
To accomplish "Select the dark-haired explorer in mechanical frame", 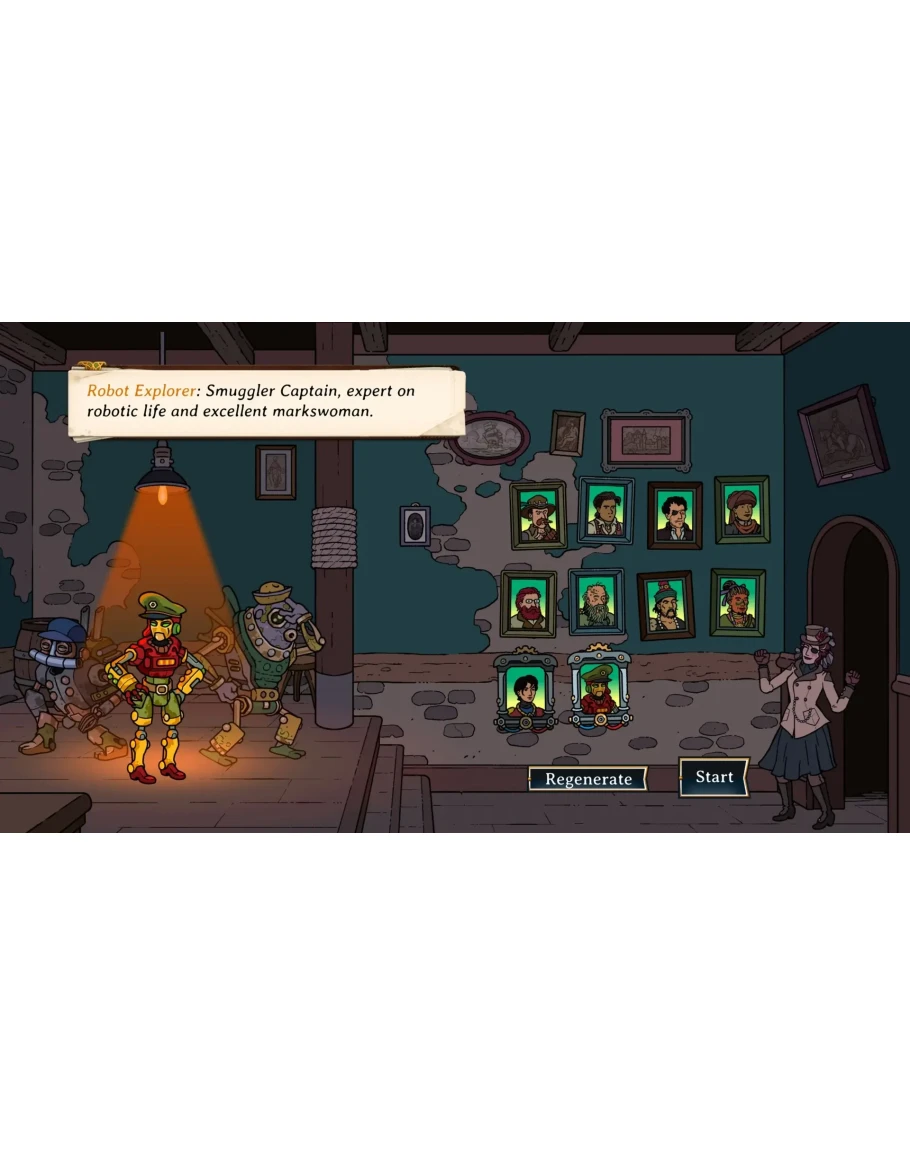I will pyautogui.click(x=525, y=692).
